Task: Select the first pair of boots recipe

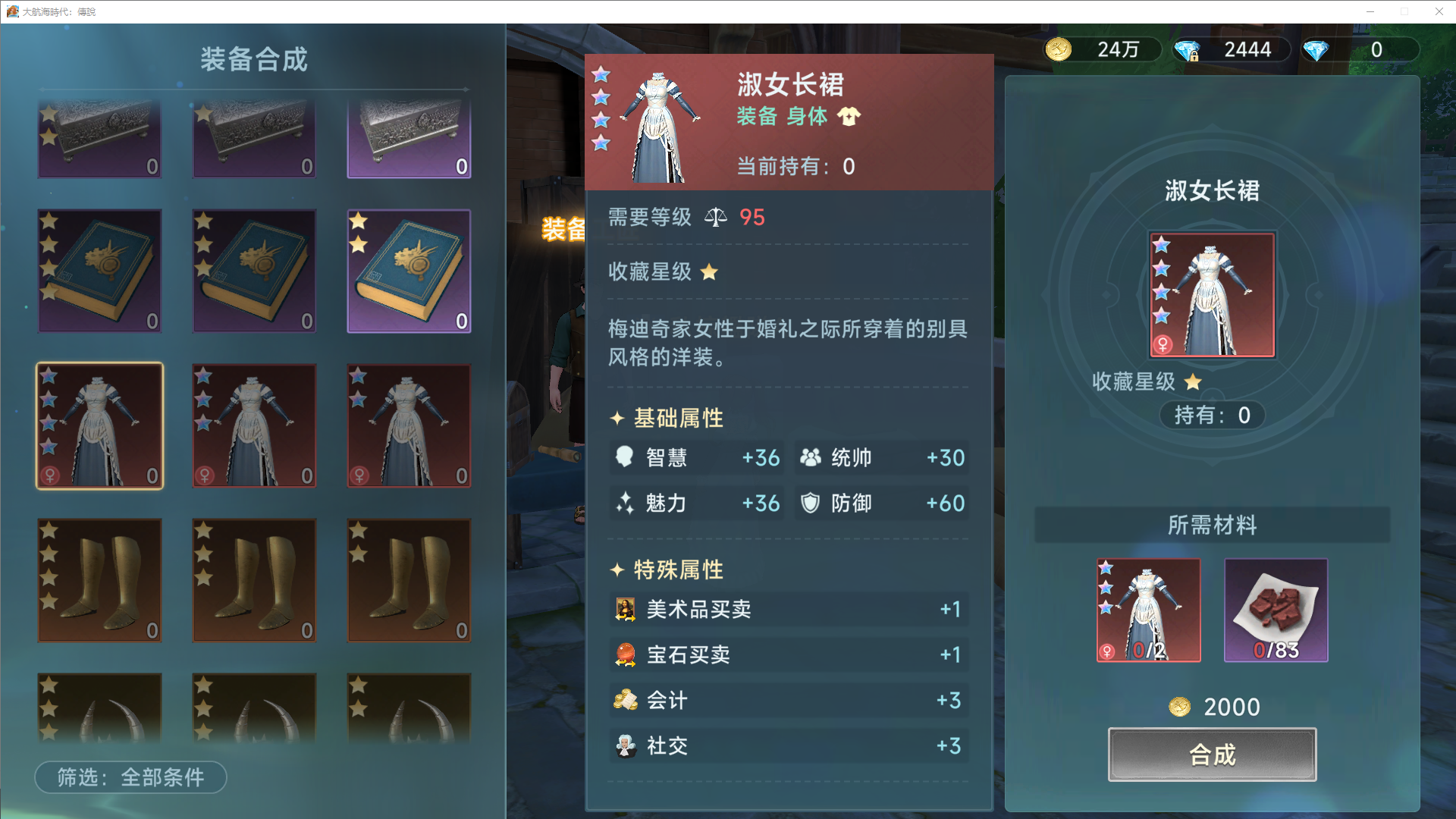Action: point(99,580)
